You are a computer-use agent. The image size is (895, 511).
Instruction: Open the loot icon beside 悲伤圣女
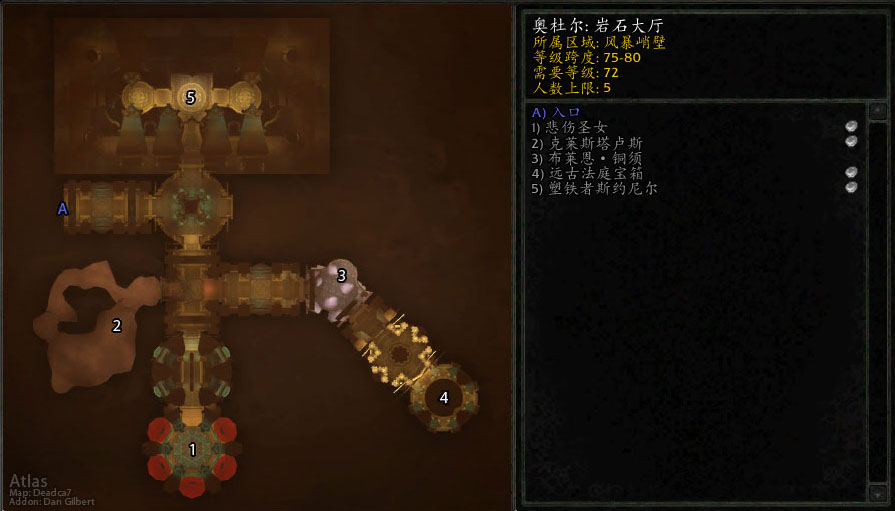pos(851,127)
